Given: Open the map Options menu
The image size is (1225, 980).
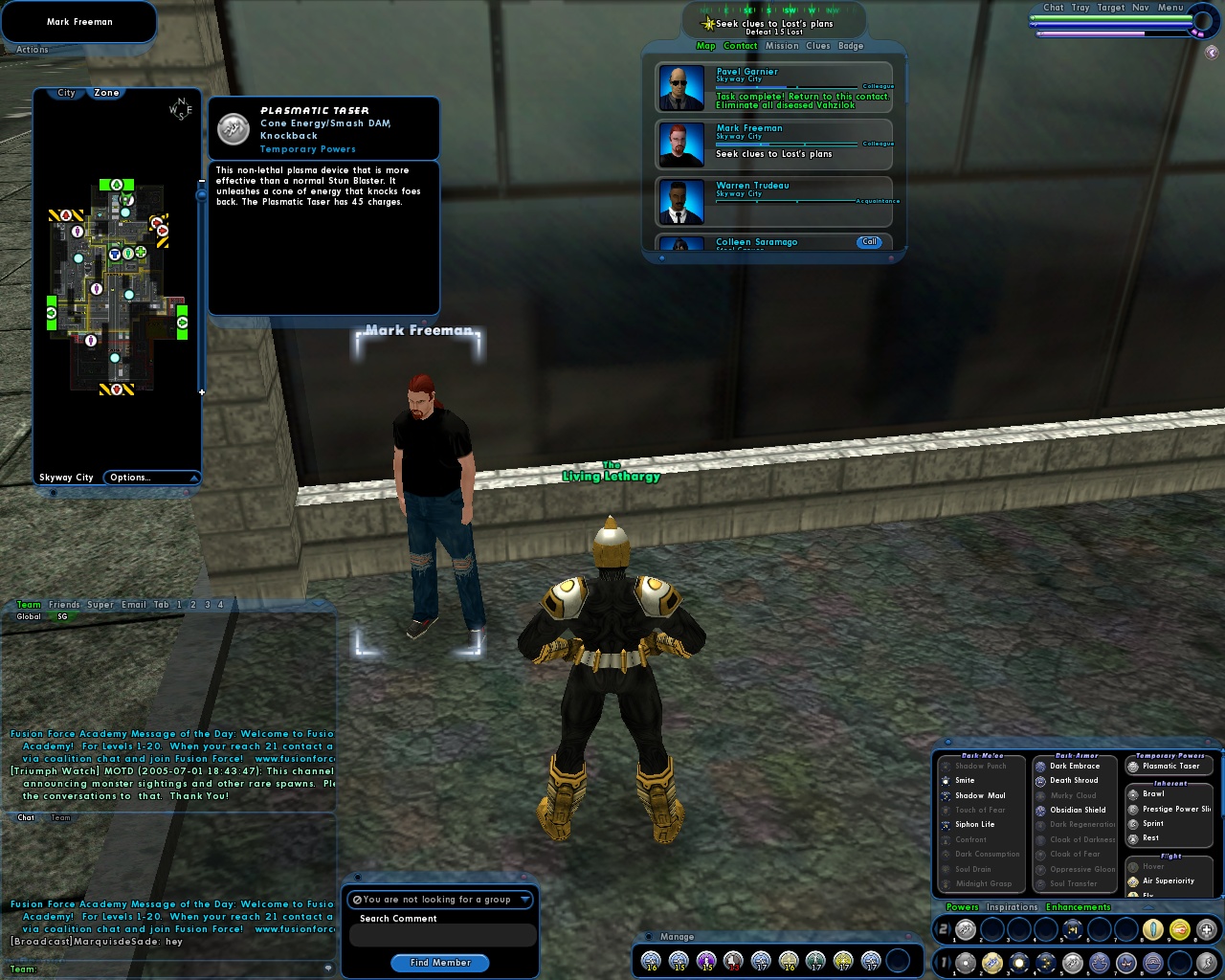Looking at the screenshot, I should click(130, 477).
